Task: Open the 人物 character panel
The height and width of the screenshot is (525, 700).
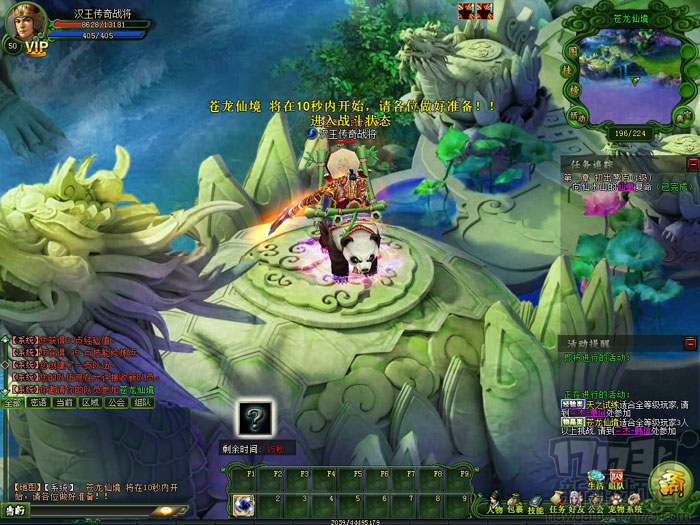Action: (x=496, y=500)
